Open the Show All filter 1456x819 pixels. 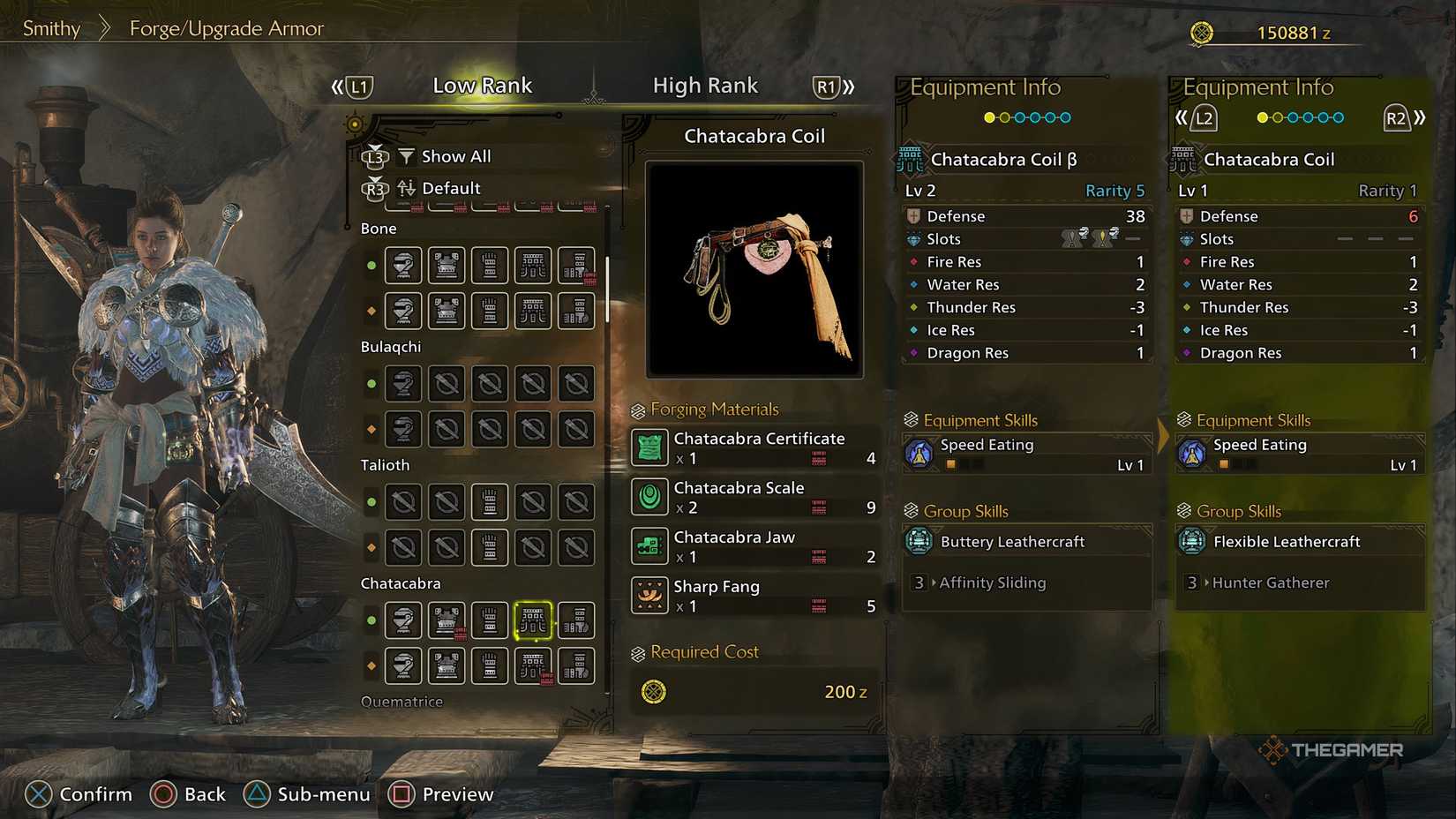point(455,156)
